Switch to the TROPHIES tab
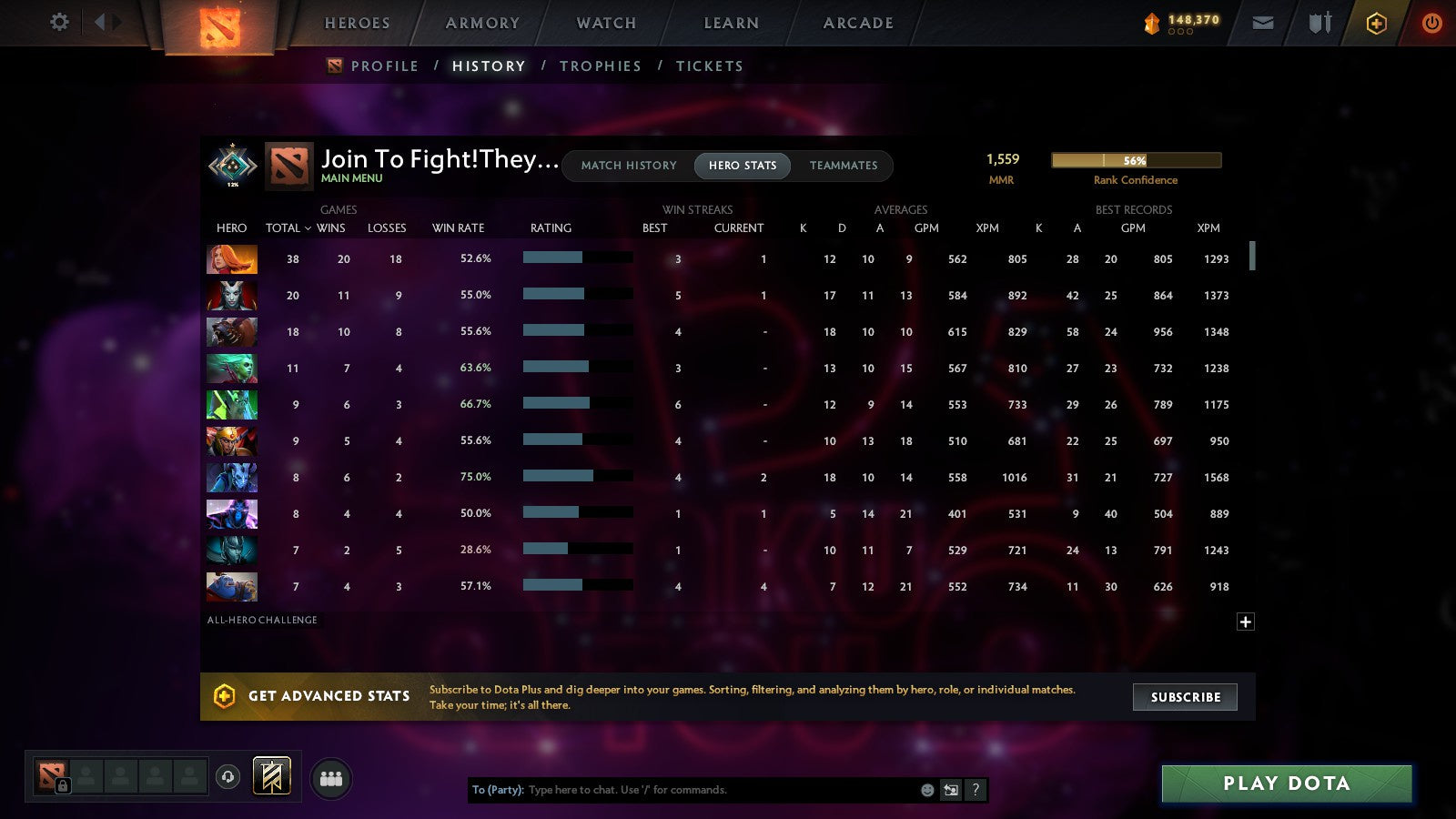 (601, 66)
